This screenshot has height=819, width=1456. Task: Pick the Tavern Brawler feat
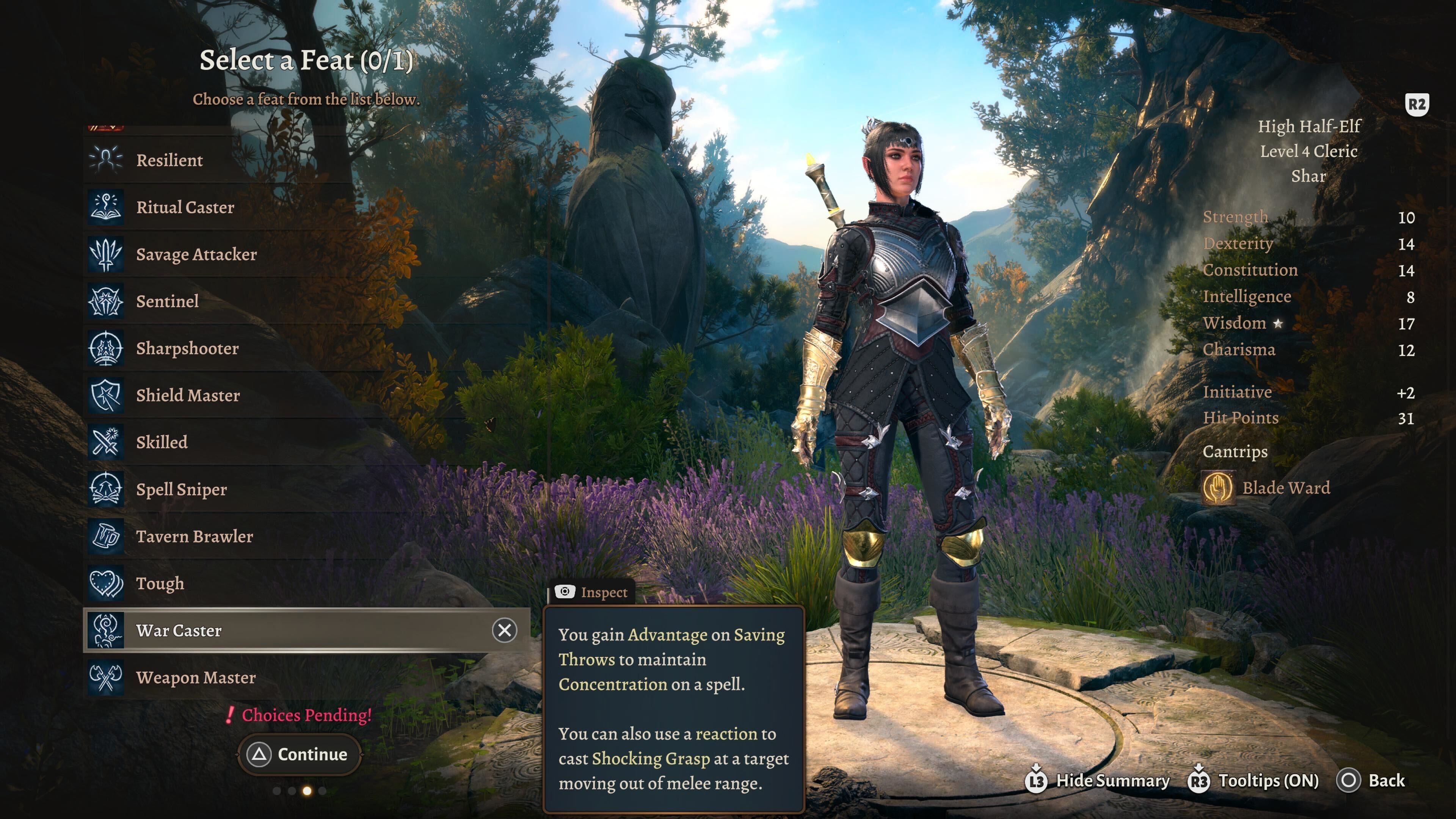pyautogui.click(x=194, y=536)
